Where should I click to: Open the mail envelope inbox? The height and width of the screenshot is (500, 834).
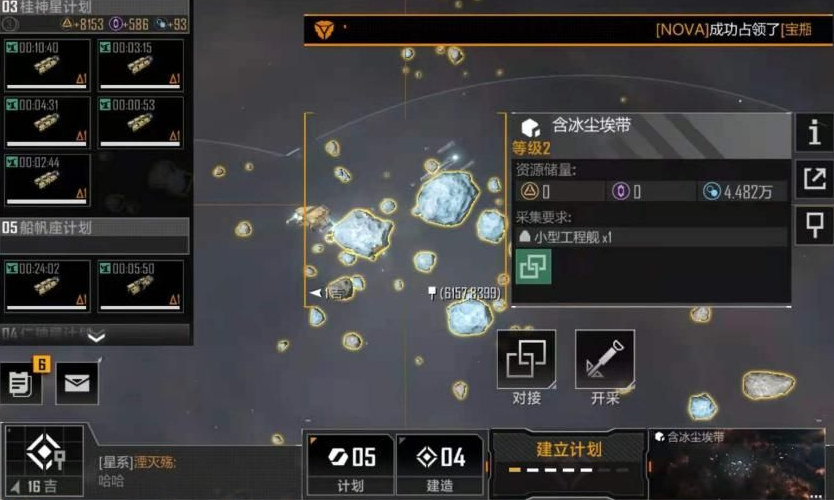[x=77, y=383]
